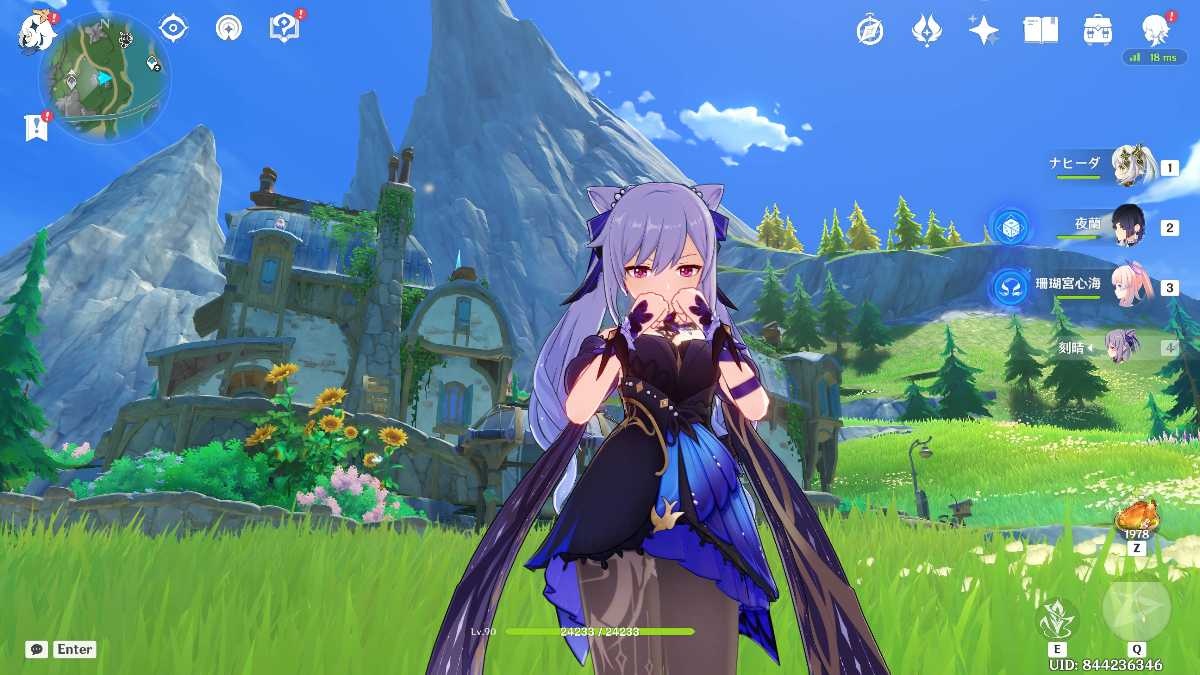Trigger 珊瑚宮心海's elemental burst icon
1200x675 pixels.
1009,287
